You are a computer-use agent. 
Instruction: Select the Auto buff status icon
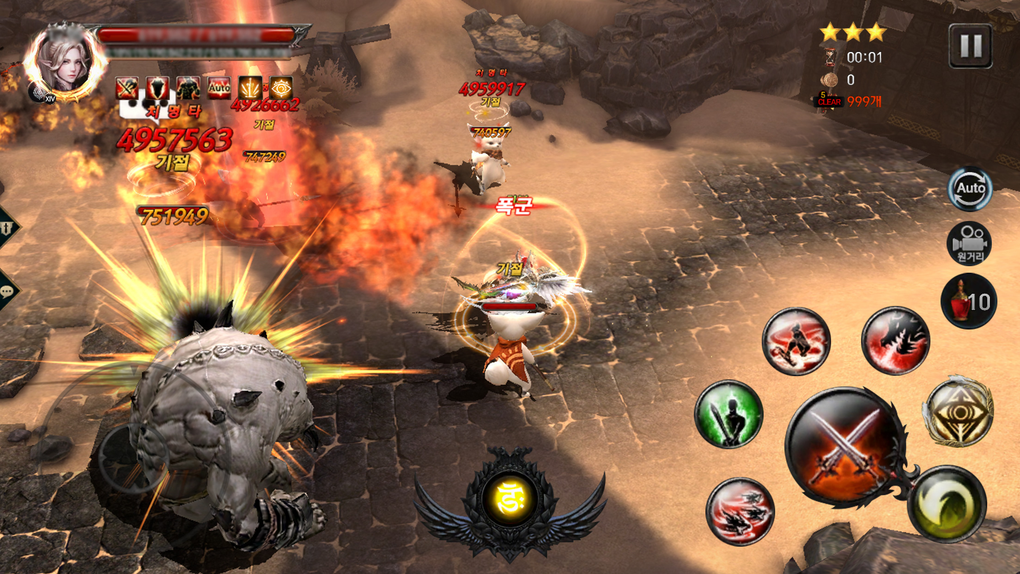click(x=219, y=87)
